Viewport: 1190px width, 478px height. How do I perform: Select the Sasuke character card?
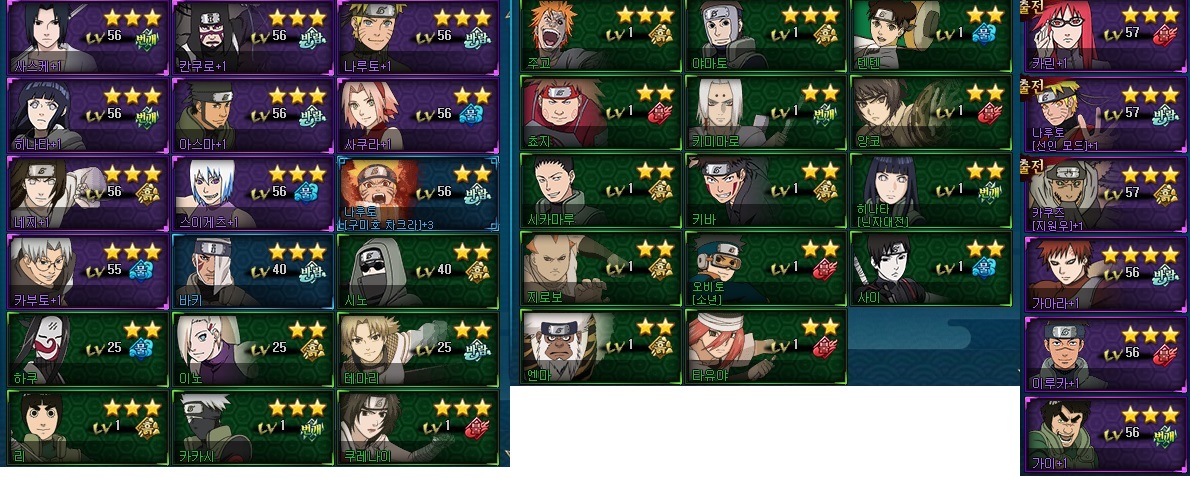(86, 37)
